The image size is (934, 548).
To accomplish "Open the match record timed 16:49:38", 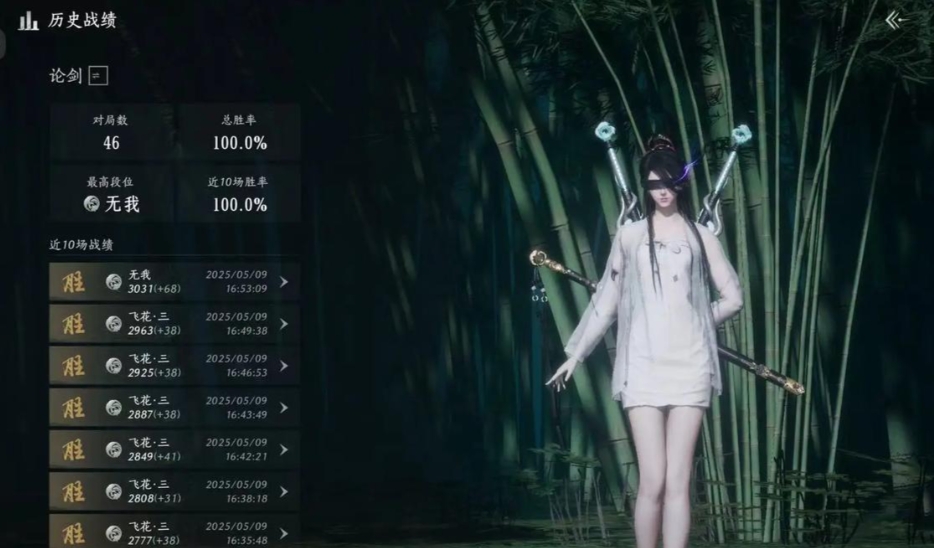I will 174,324.
